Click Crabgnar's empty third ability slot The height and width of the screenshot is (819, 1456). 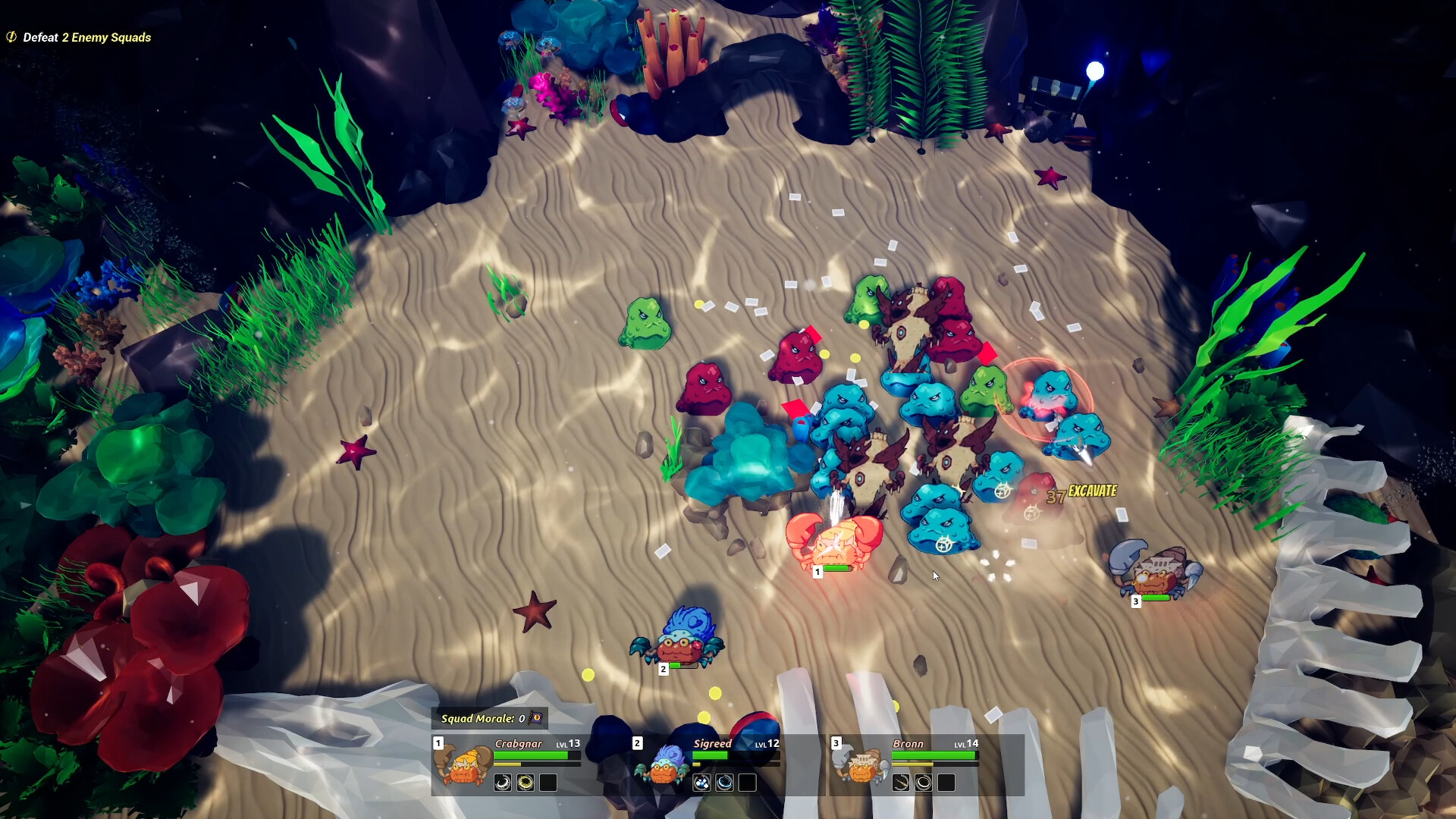[x=548, y=783]
